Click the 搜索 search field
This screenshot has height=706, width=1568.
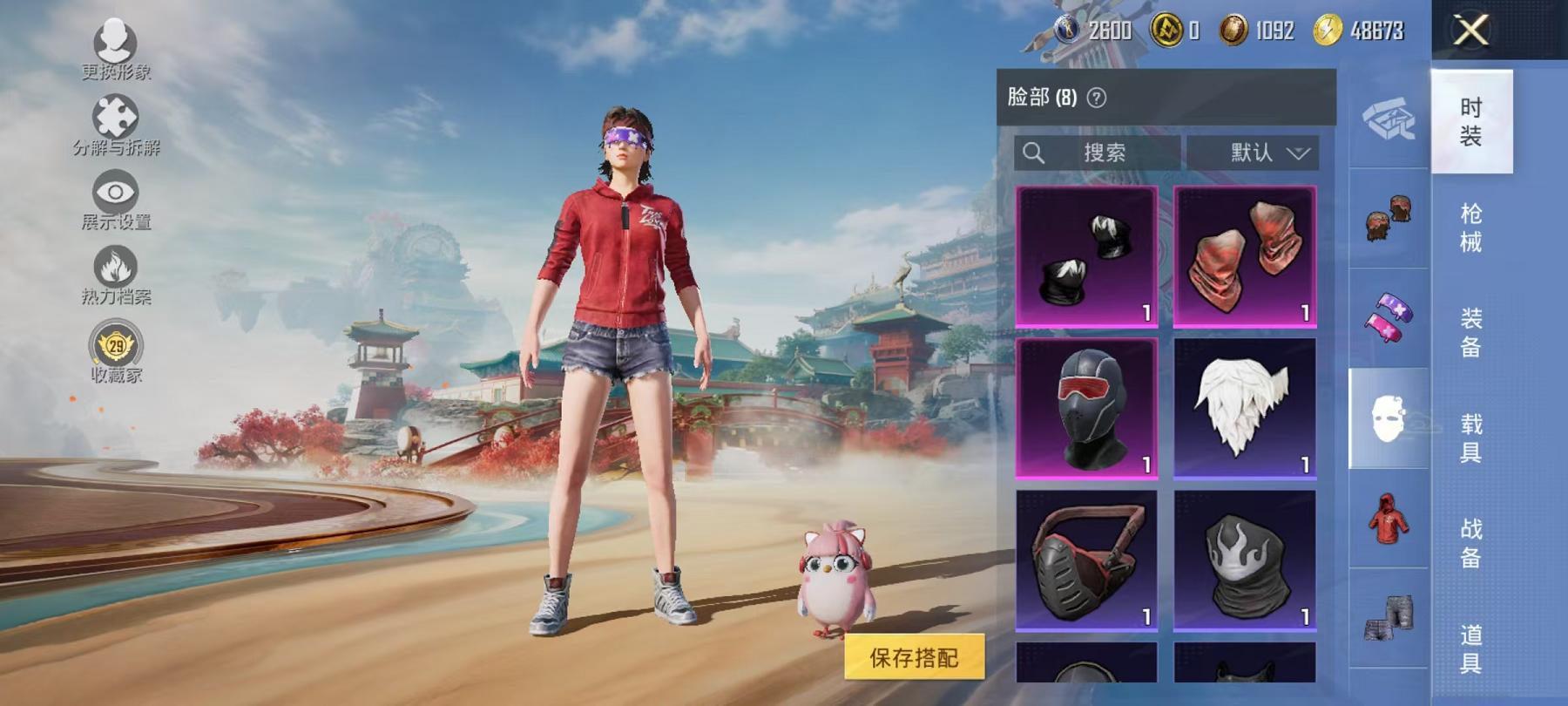coord(1098,153)
